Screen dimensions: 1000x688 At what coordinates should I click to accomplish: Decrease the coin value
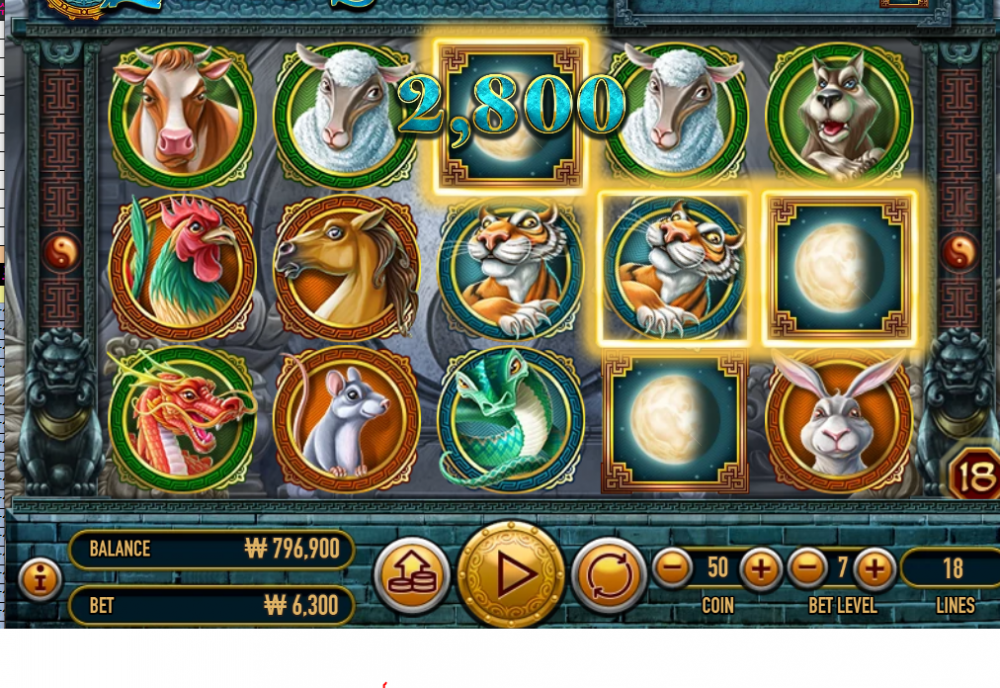(673, 569)
